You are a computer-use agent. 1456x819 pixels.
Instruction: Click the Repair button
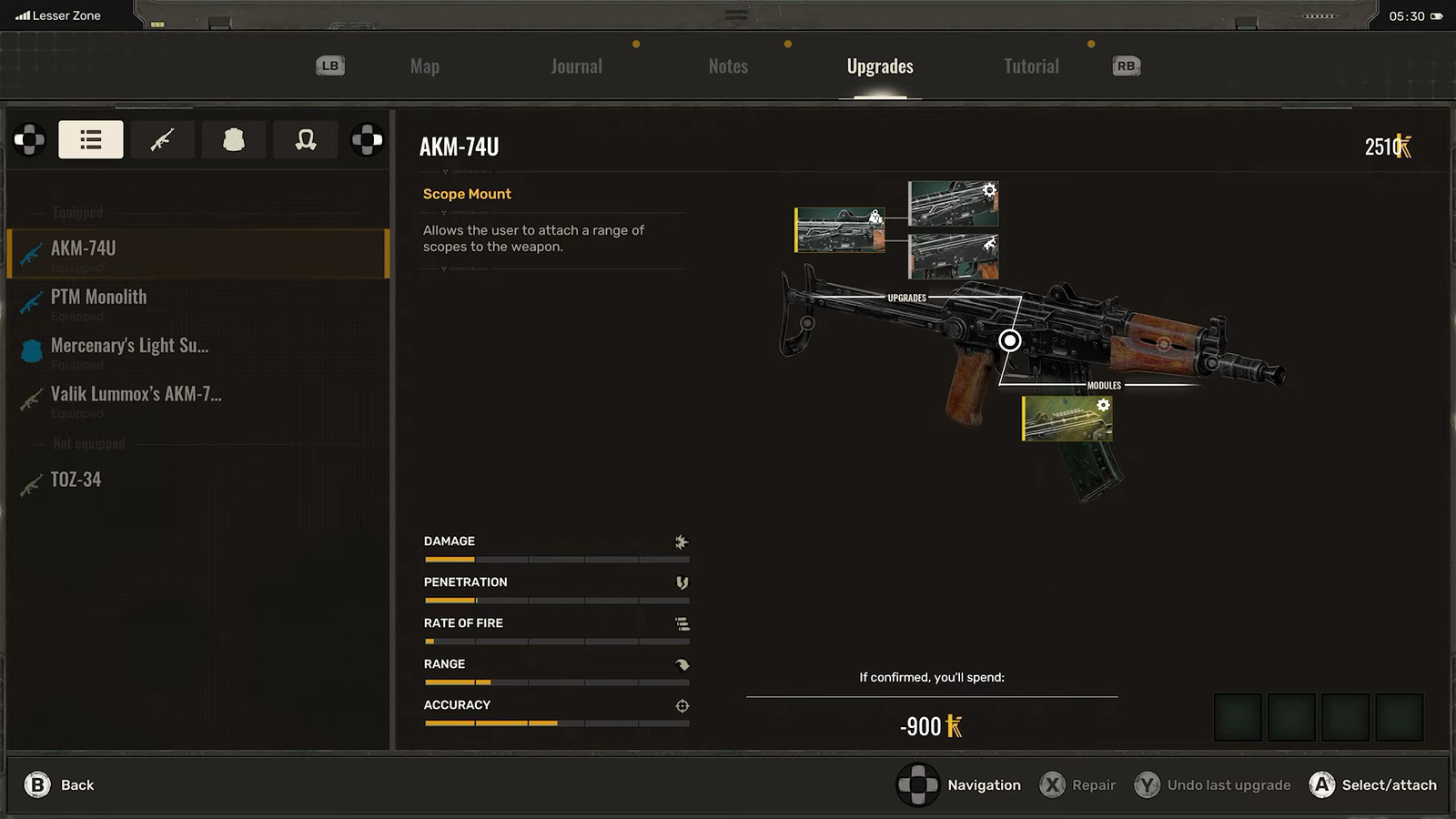coord(1078,784)
